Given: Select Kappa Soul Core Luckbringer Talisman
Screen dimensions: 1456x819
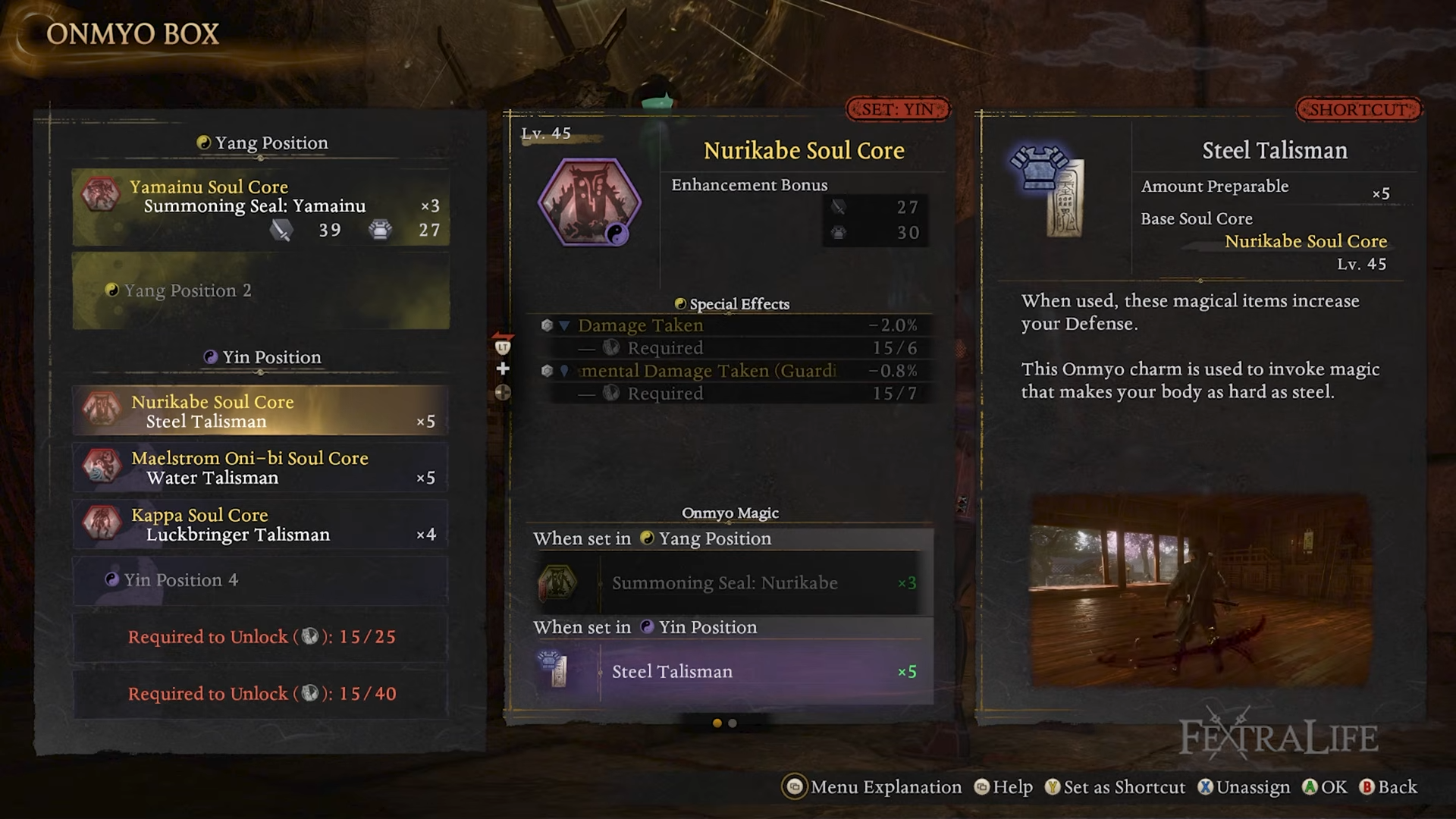Looking at the screenshot, I should pyautogui.click(x=260, y=525).
